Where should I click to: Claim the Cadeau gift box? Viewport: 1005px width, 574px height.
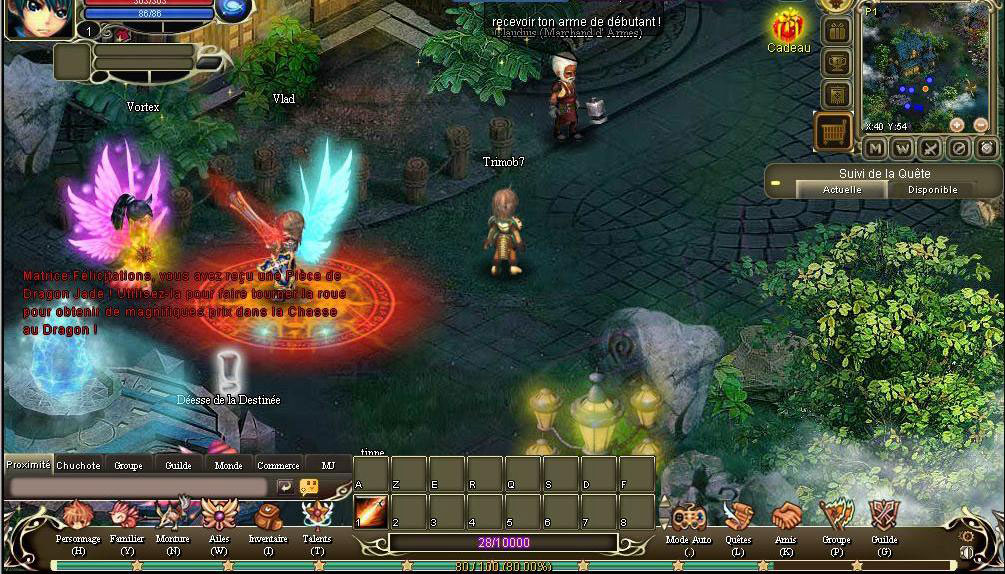pyautogui.click(x=789, y=26)
